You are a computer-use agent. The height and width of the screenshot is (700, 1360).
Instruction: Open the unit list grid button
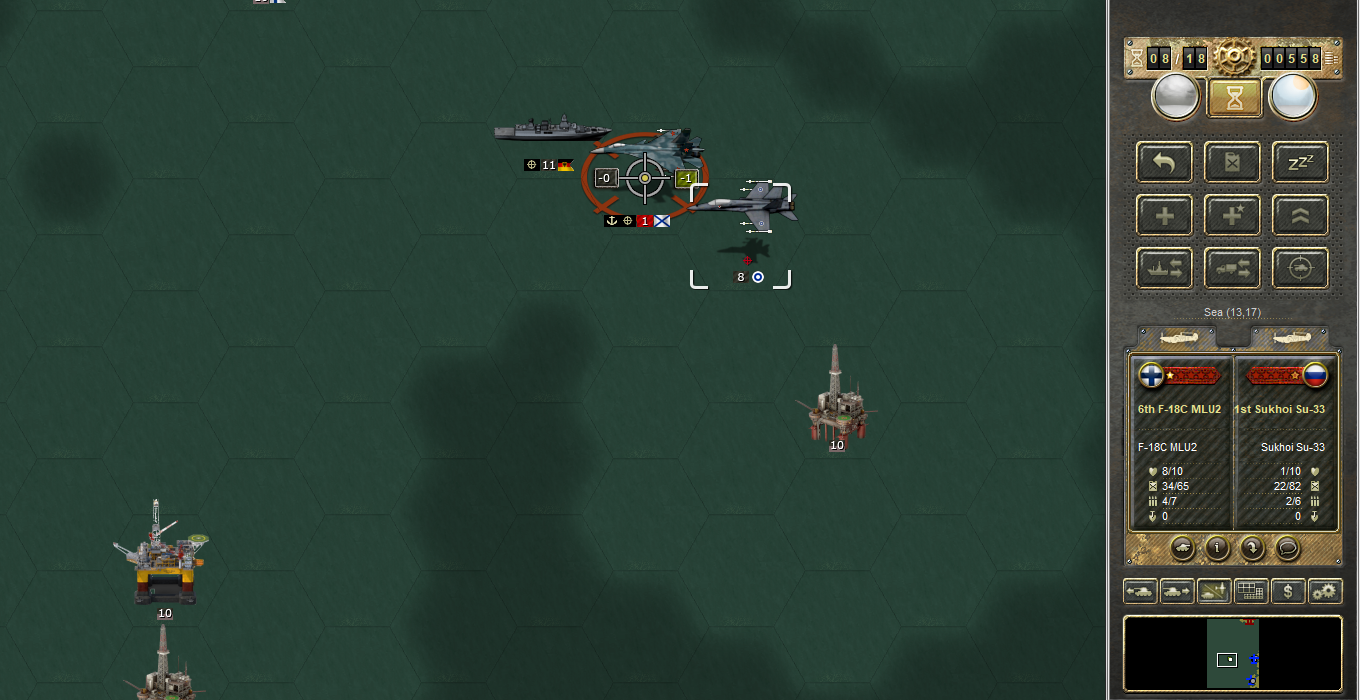[1251, 591]
